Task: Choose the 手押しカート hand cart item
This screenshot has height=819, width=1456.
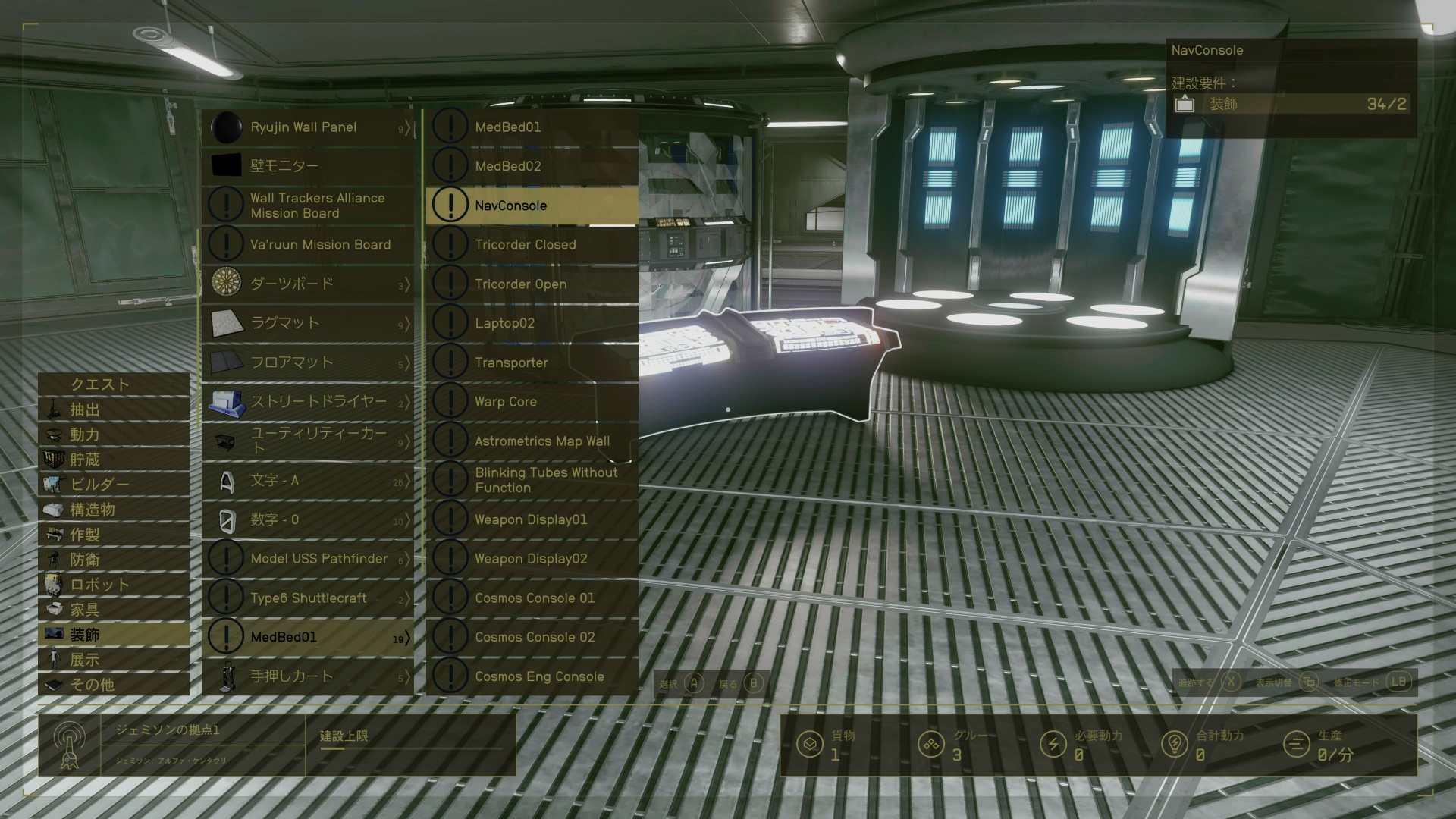Action: 308,676
